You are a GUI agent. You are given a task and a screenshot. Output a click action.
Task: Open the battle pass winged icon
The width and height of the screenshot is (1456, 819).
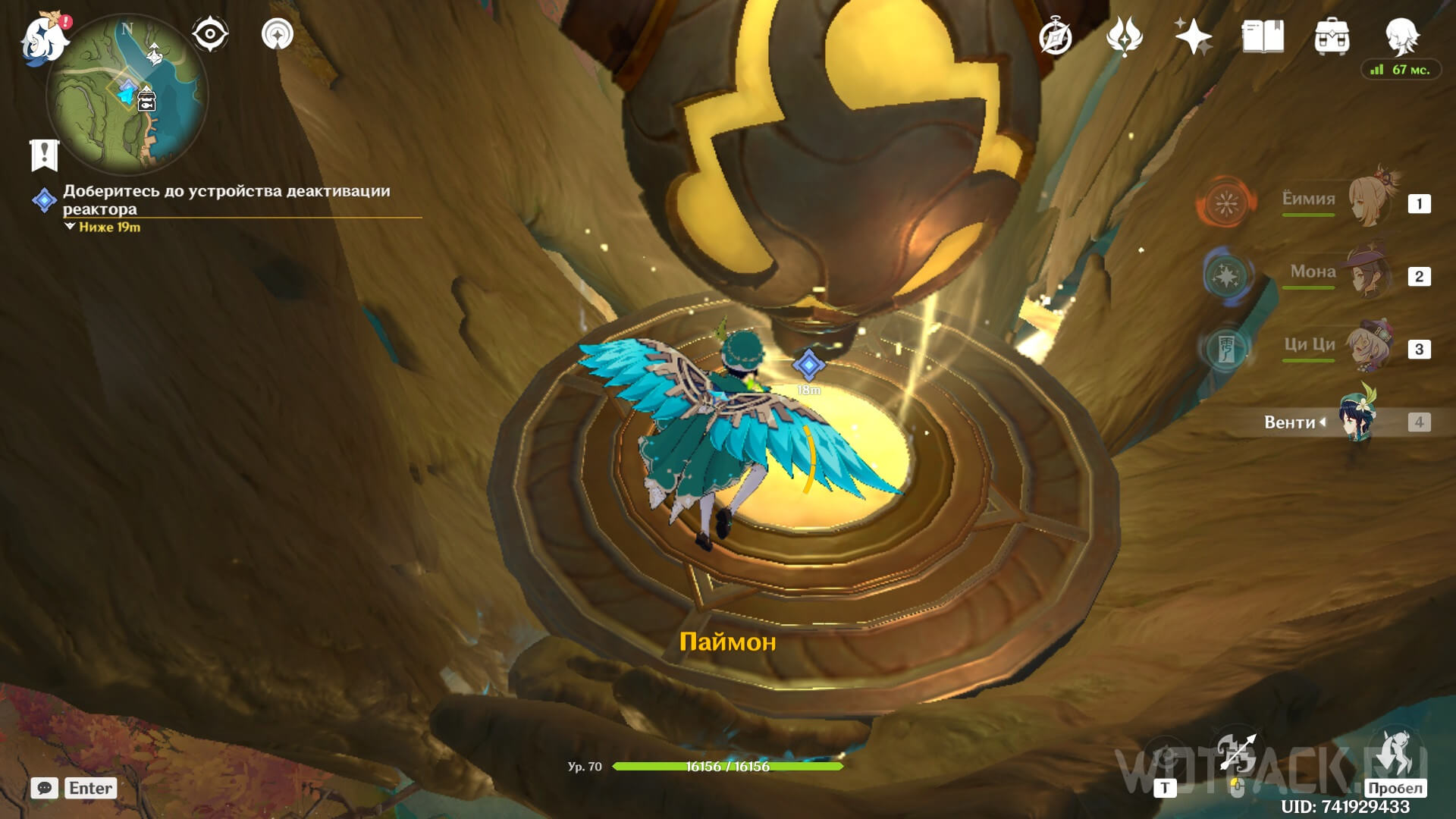(1124, 36)
